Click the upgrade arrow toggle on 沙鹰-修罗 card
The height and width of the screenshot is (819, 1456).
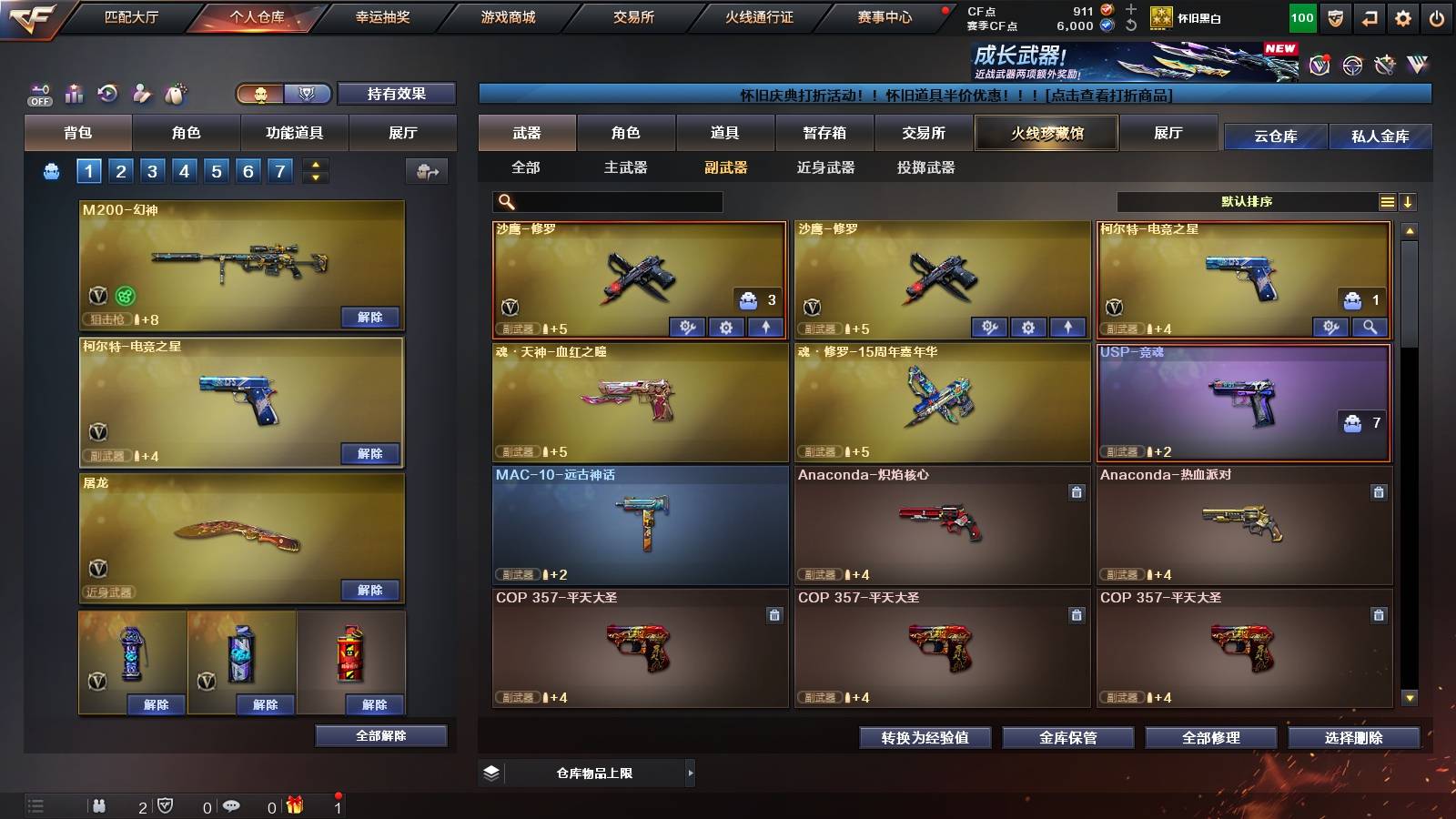pos(767,327)
